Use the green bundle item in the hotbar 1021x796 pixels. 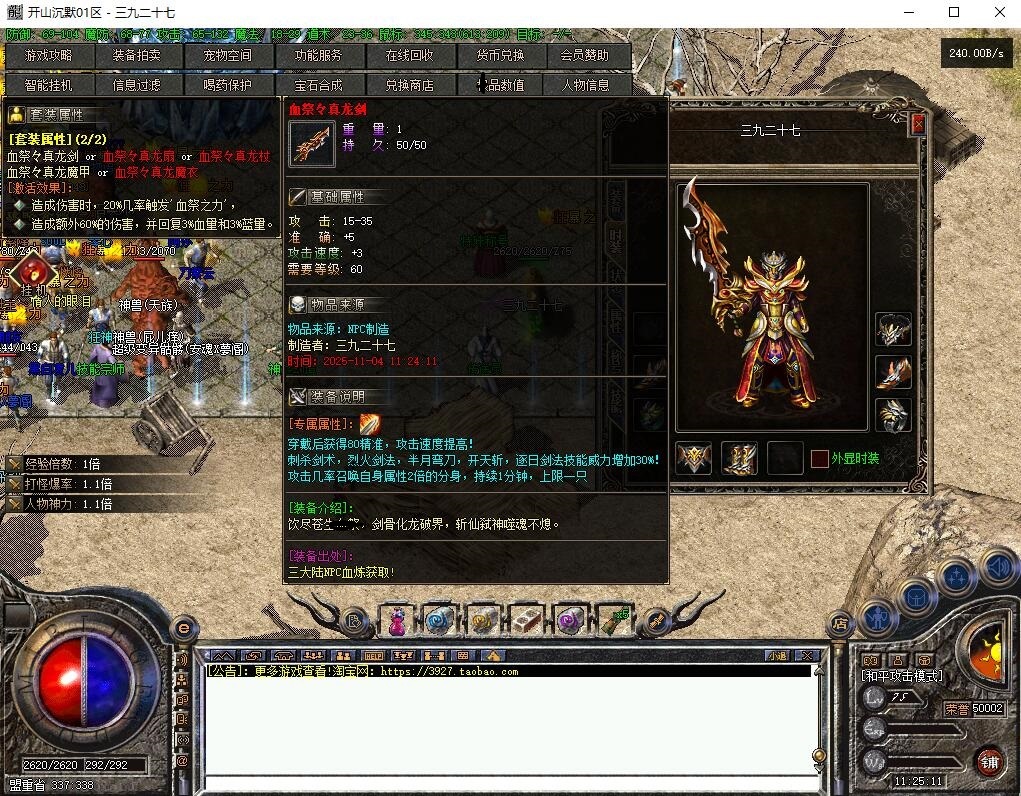612,621
